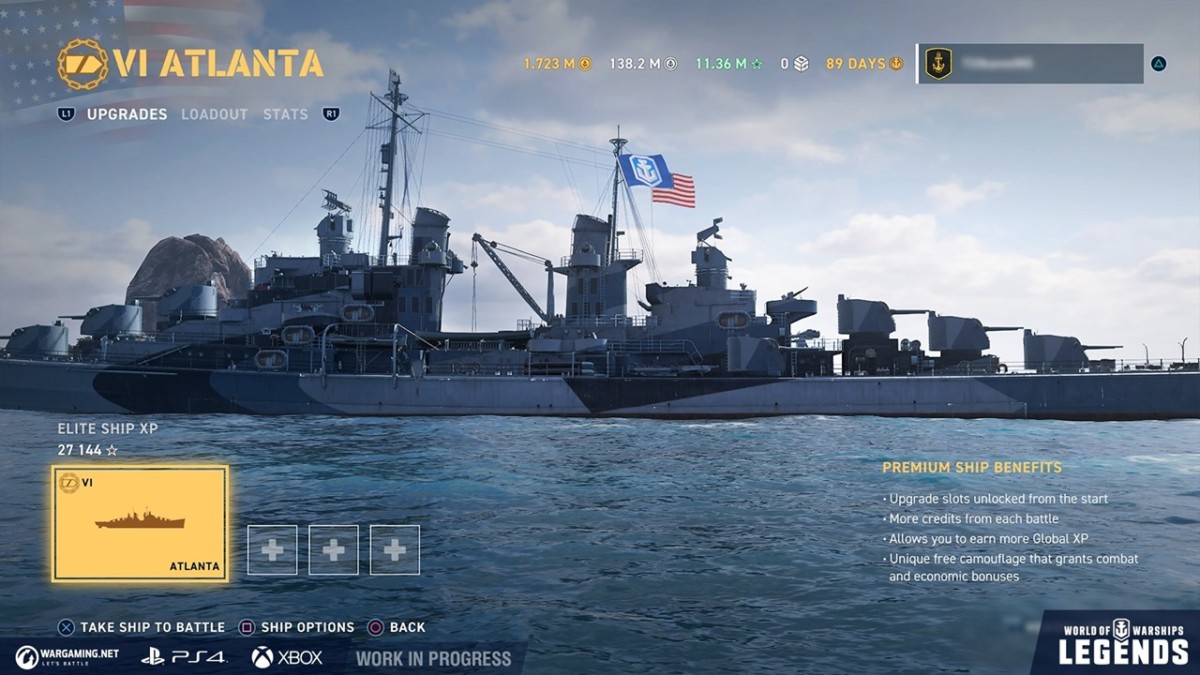Open the player profile banner with anchor emblem
This screenshot has height=675, width=1200.
[x=1030, y=63]
